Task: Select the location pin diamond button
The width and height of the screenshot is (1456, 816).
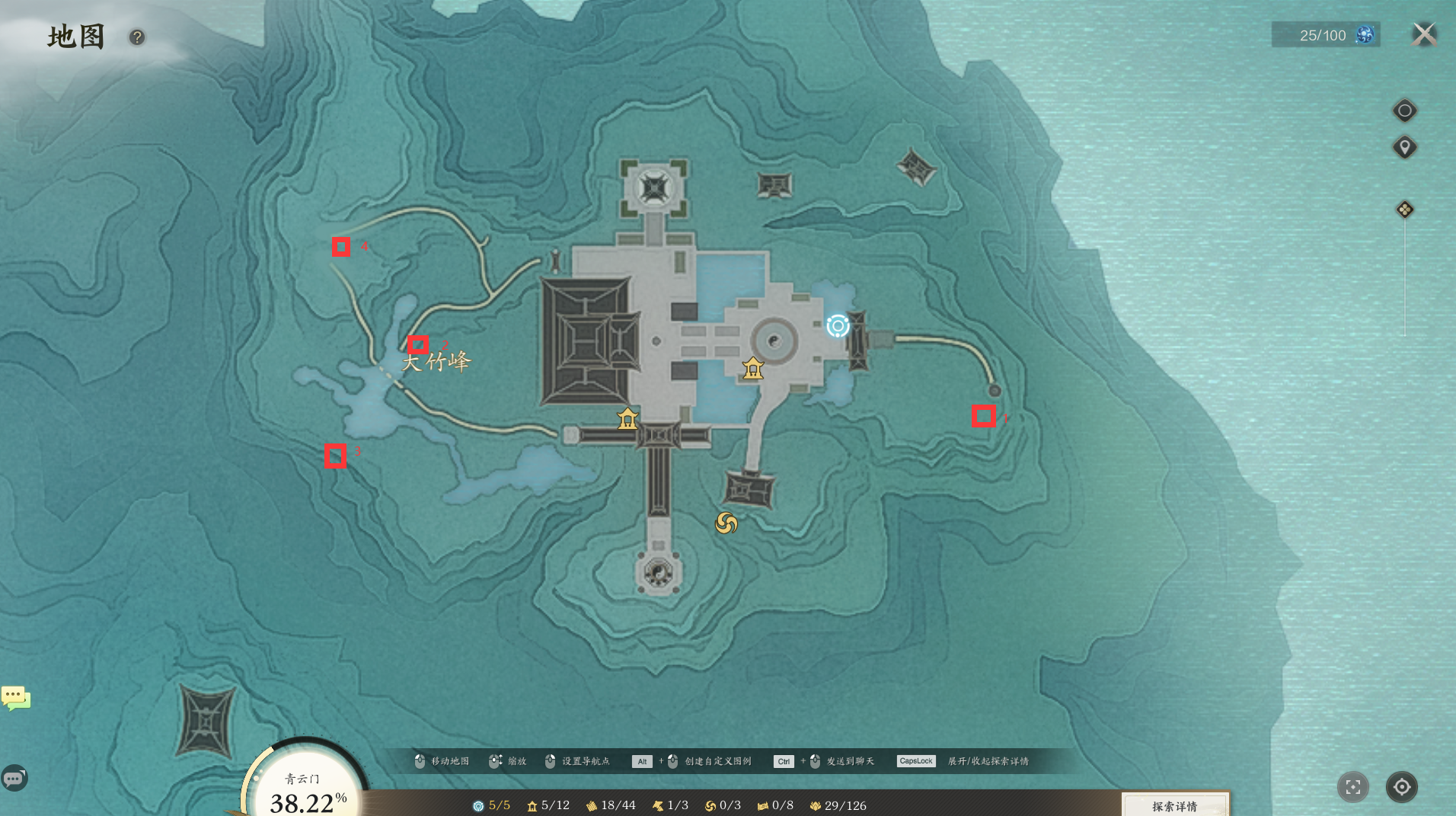Action: coord(1405,147)
